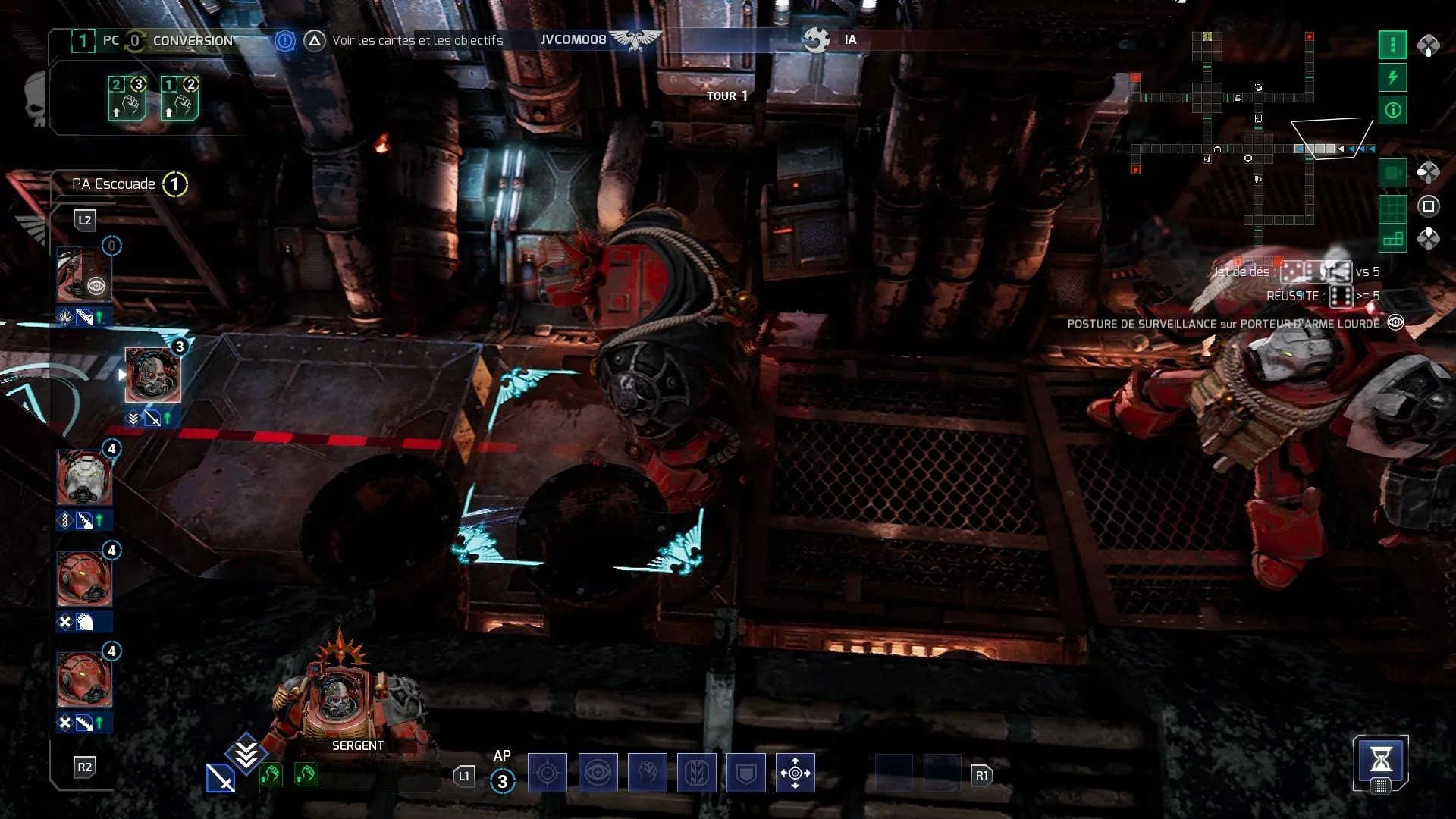This screenshot has width=1456, height=819.
Task: Click the door action icon in the action bar
Action: [x=697, y=773]
